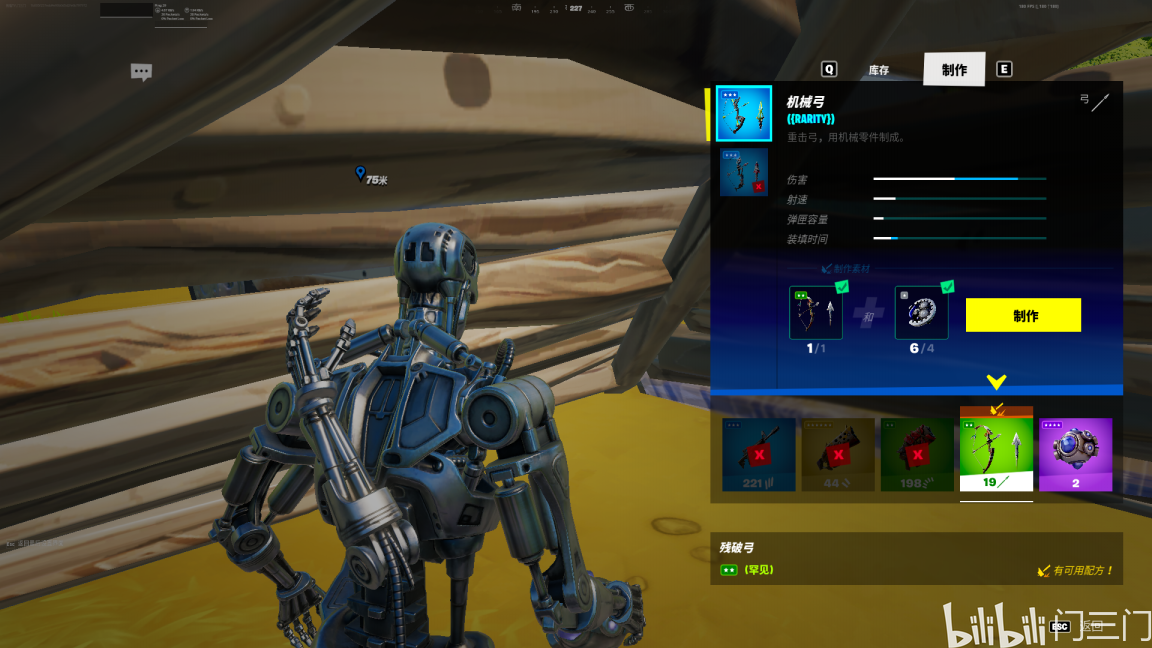Screen dimensions: 1152x648
Task: Open the chat speech bubble icon
Action: [141, 72]
